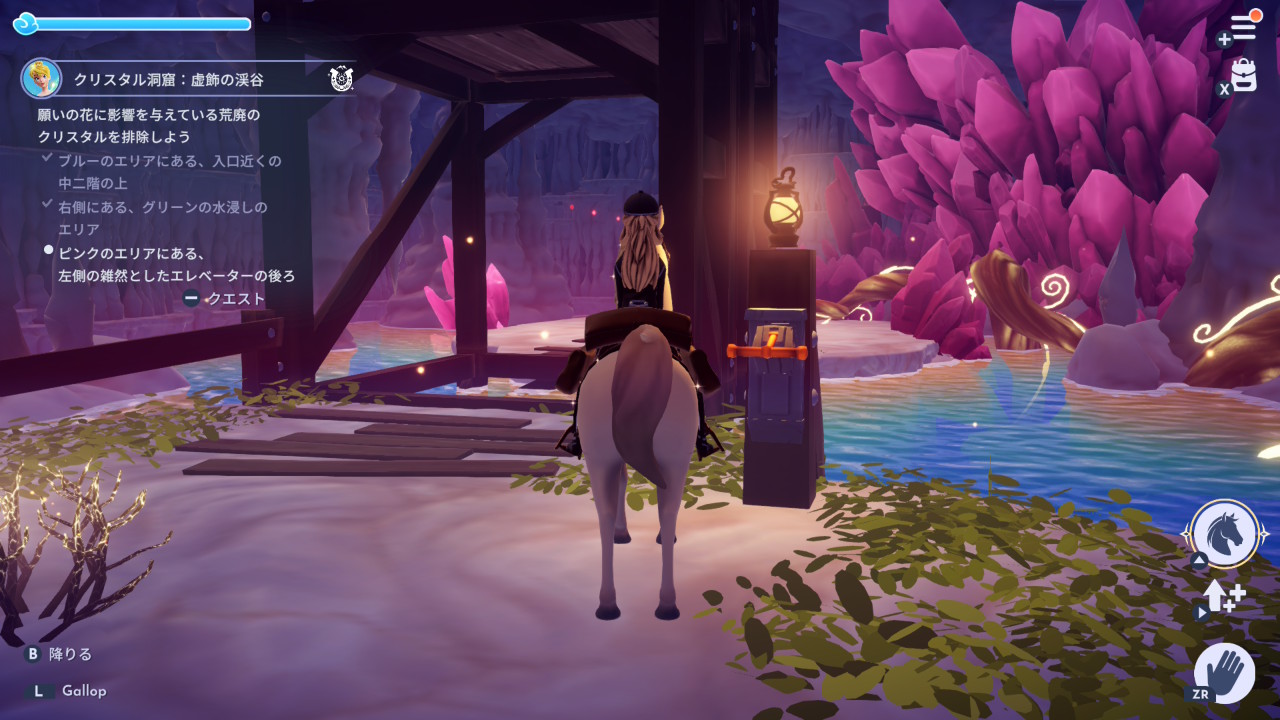Open the backpack inventory icon
Viewport: 1280px width, 720px height.
(x=1244, y=76)
